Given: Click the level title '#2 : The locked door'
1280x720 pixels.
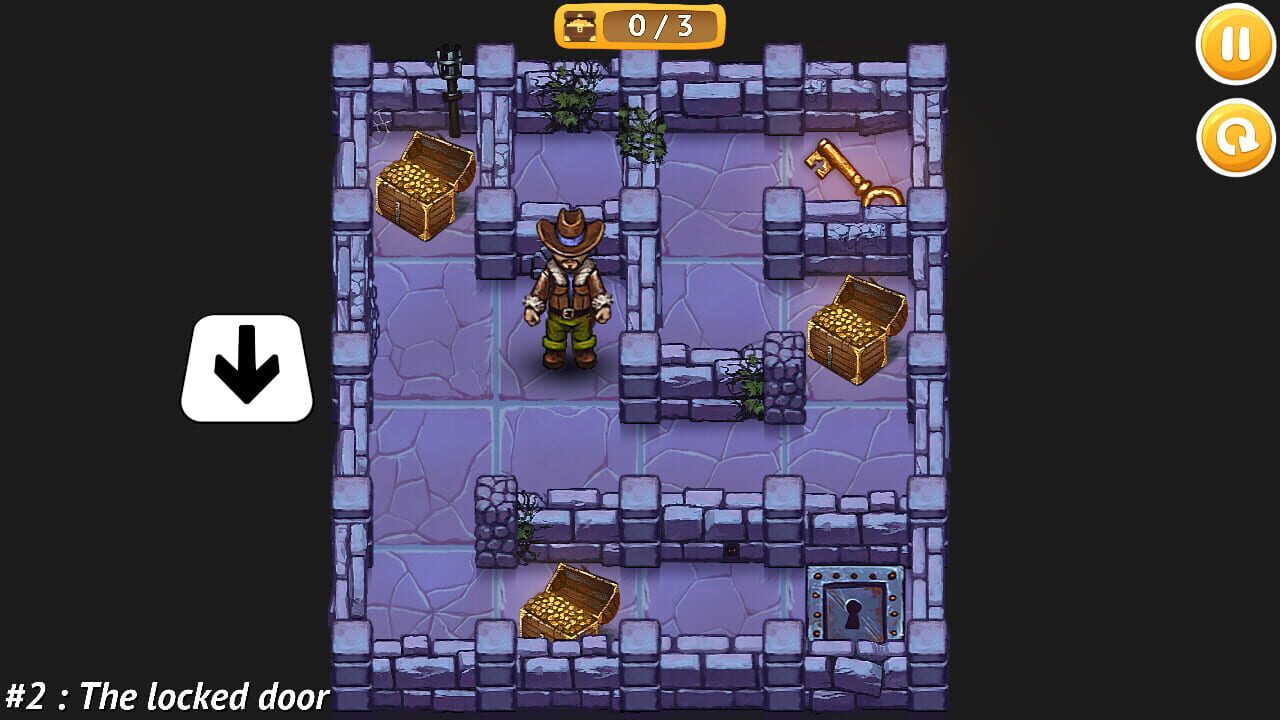Looking at the screenshot, I should click(x=165, y=692).
